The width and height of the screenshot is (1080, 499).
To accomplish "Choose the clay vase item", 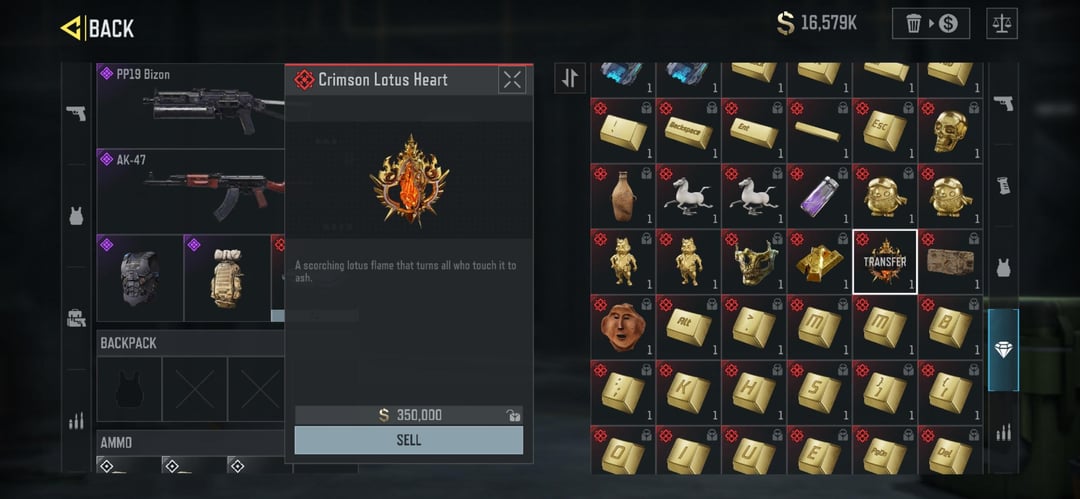I will click(x=623, y=195).
